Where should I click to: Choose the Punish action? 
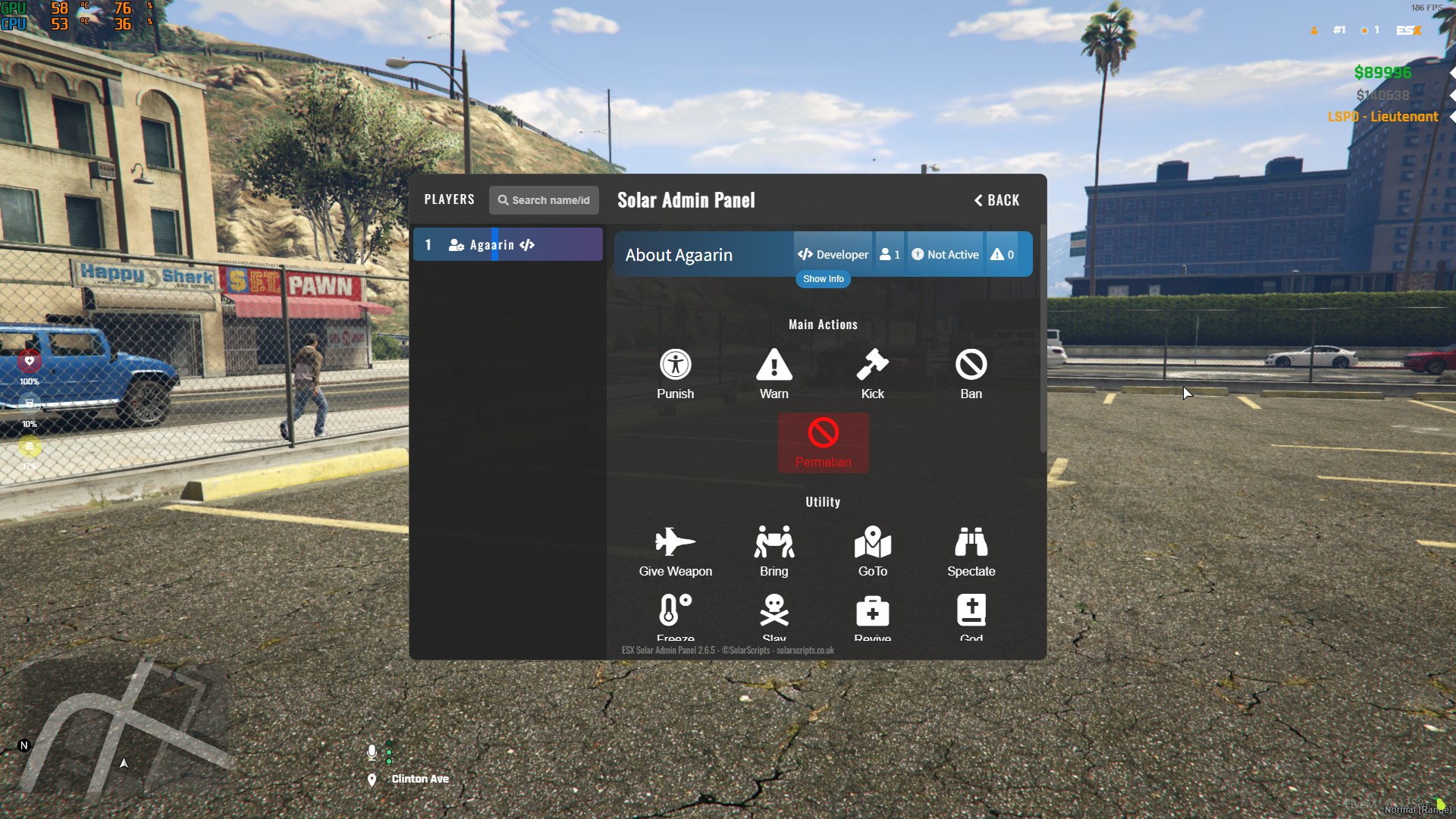point(675,374)
